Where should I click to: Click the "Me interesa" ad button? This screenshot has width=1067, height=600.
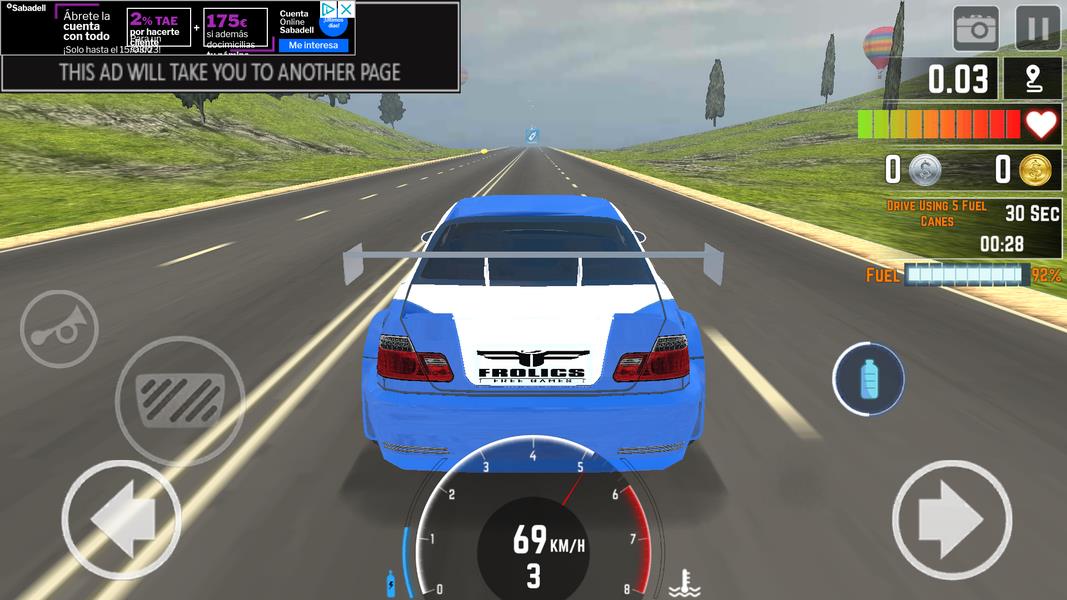coord(314,45)
